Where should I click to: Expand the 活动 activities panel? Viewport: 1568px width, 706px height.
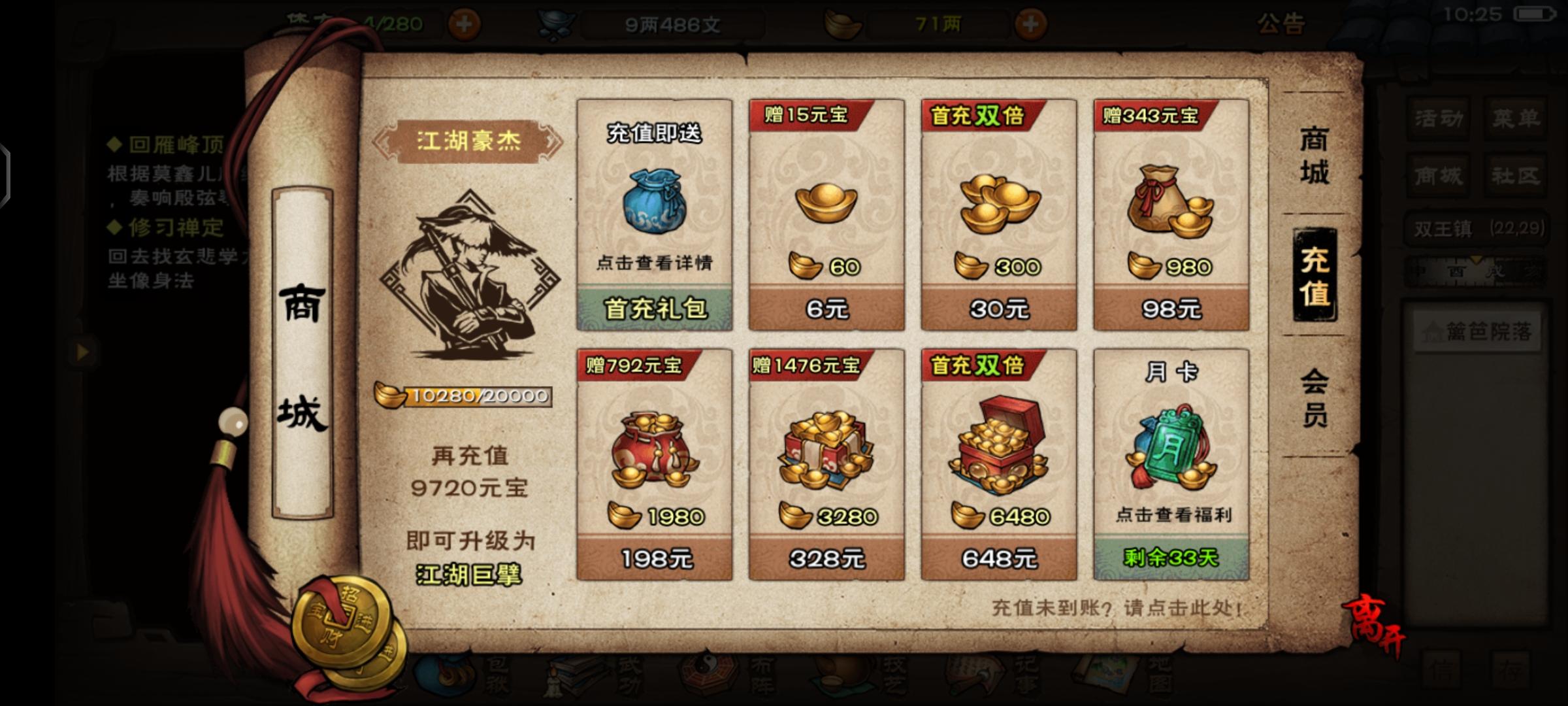click(1437, 119)
